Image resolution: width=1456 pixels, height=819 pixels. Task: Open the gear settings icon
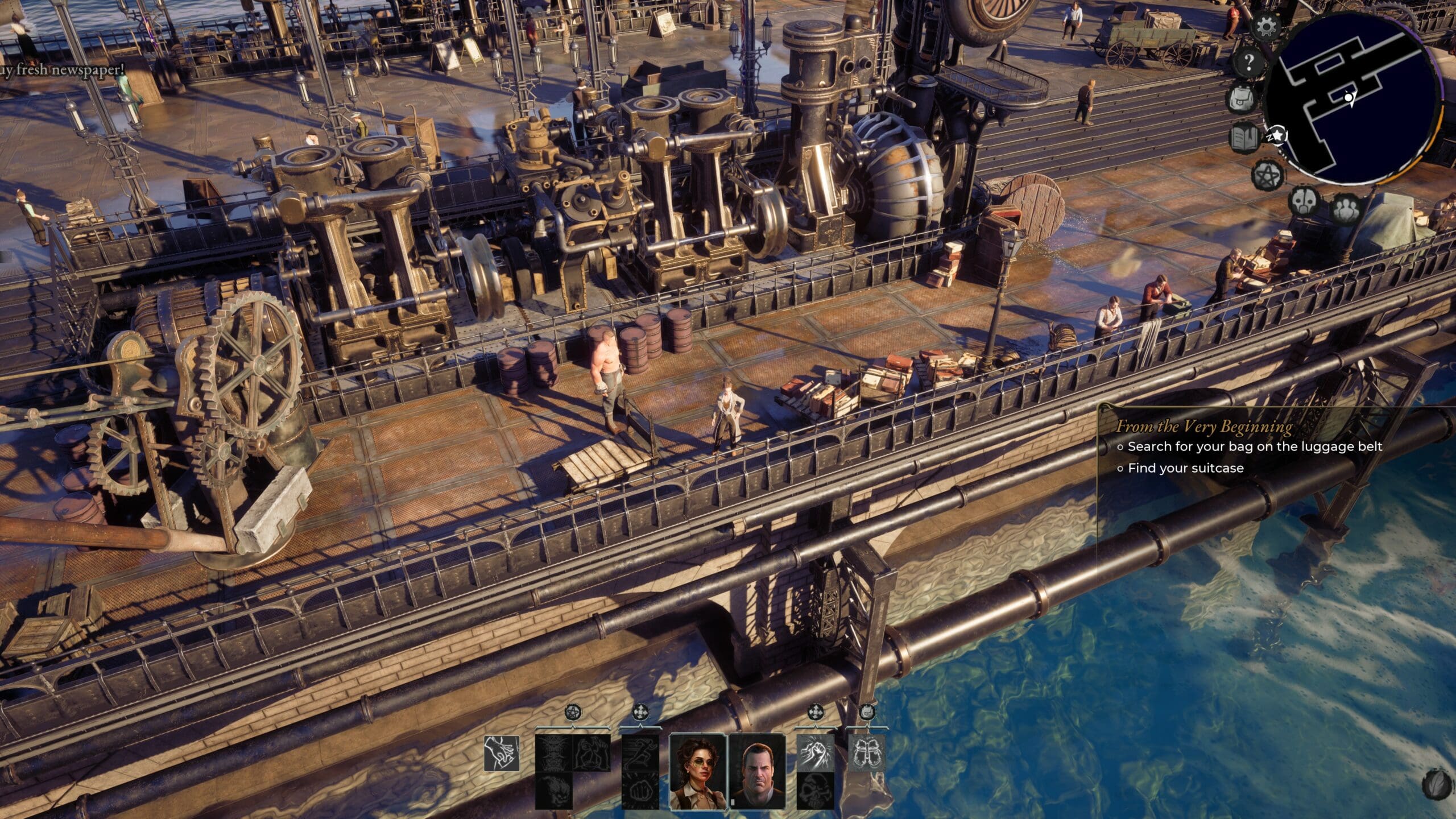coord(1266,27)
